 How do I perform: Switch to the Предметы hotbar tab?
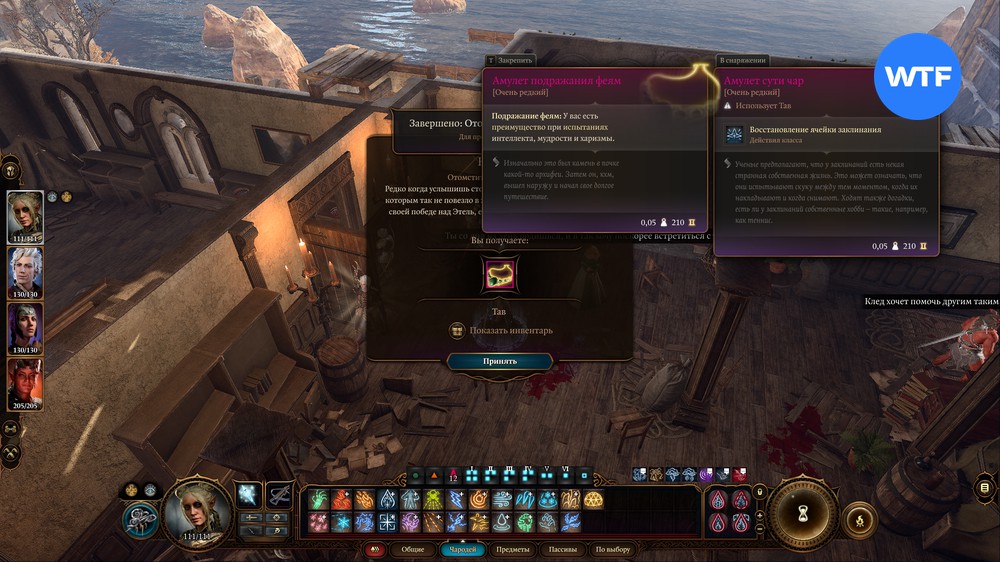point(513,549)
